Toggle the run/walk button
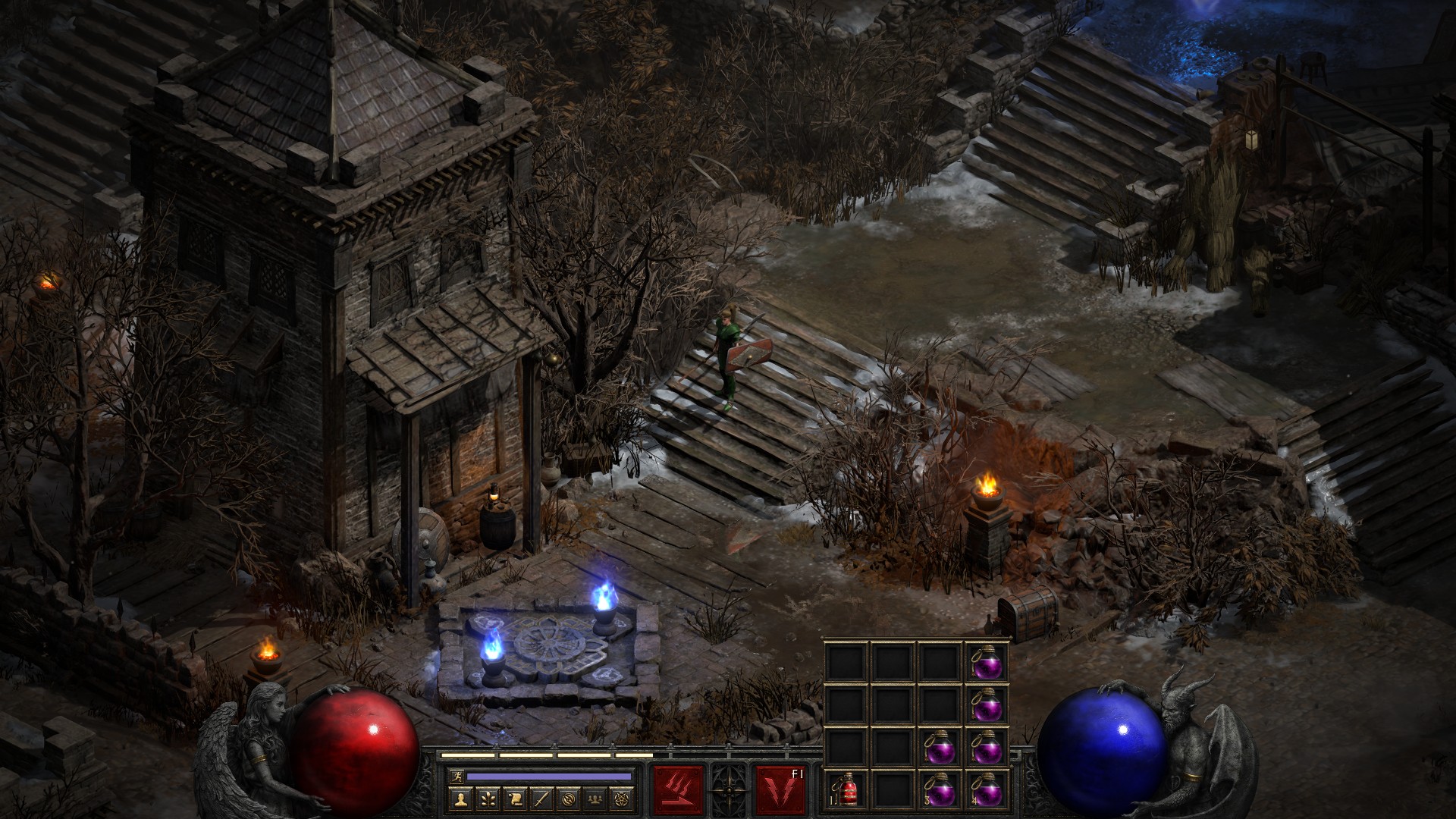Image resolution: width=1456 pixels, height=819 pixels. pos(455,777)
